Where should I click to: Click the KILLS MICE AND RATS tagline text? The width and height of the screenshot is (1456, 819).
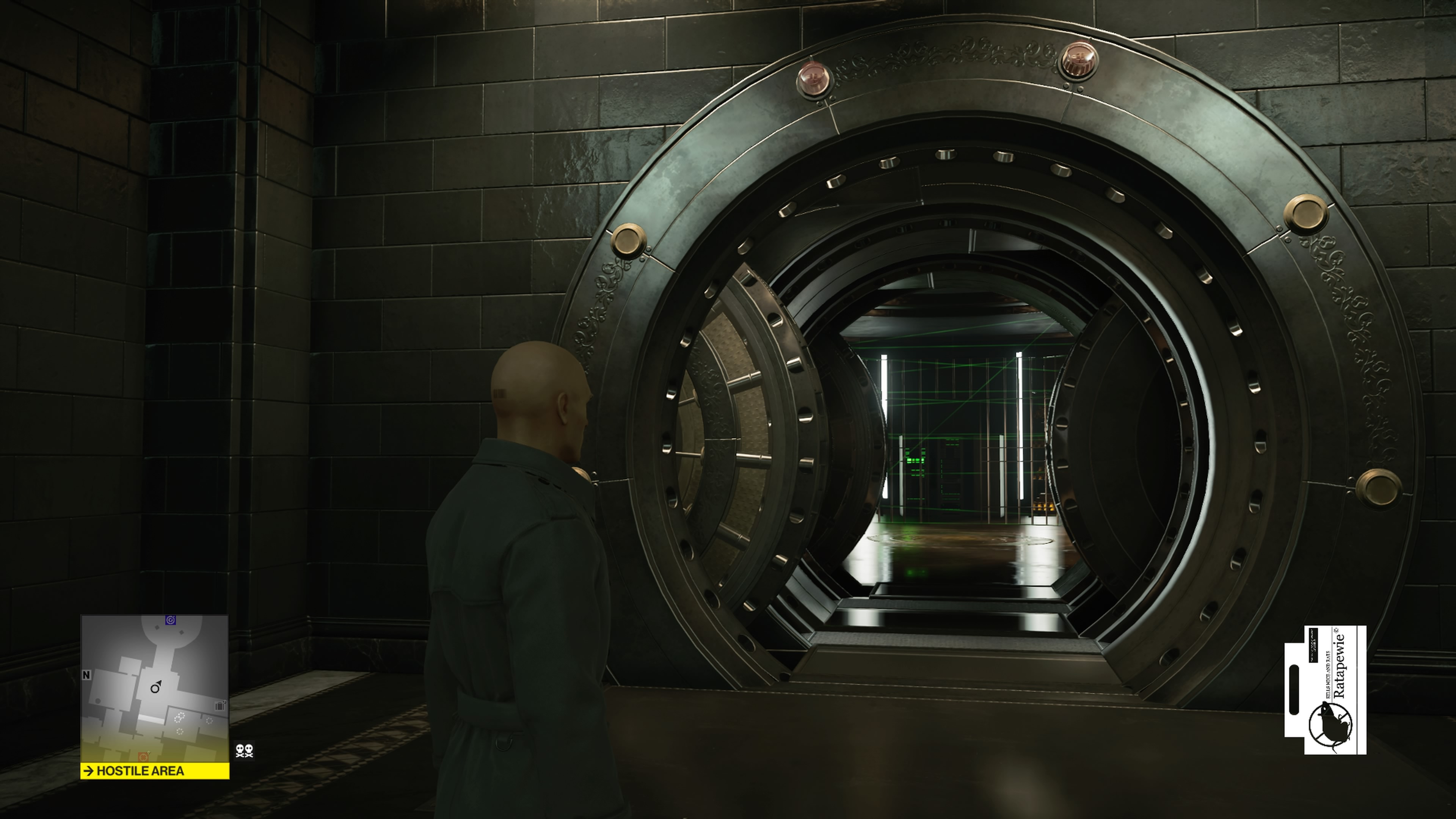point(1328,674)
